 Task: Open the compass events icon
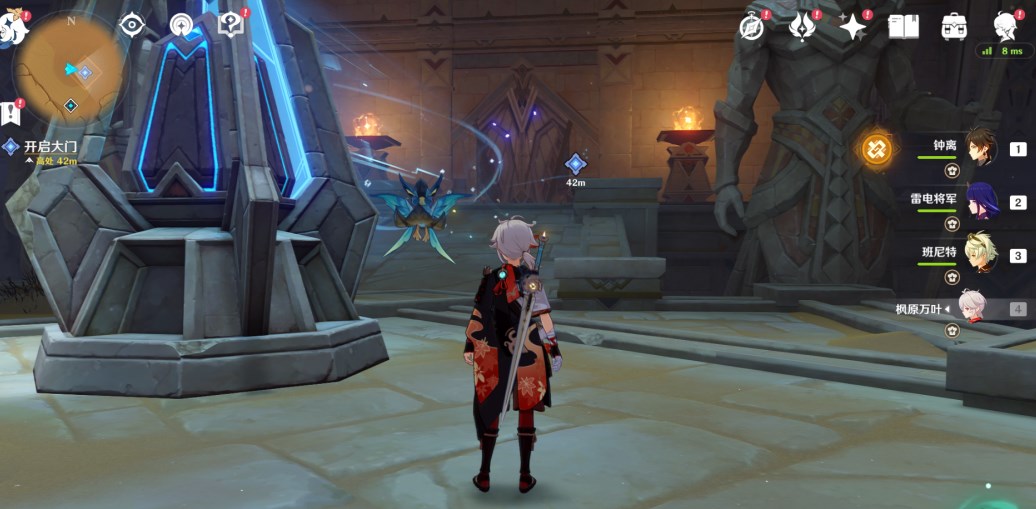753,27
